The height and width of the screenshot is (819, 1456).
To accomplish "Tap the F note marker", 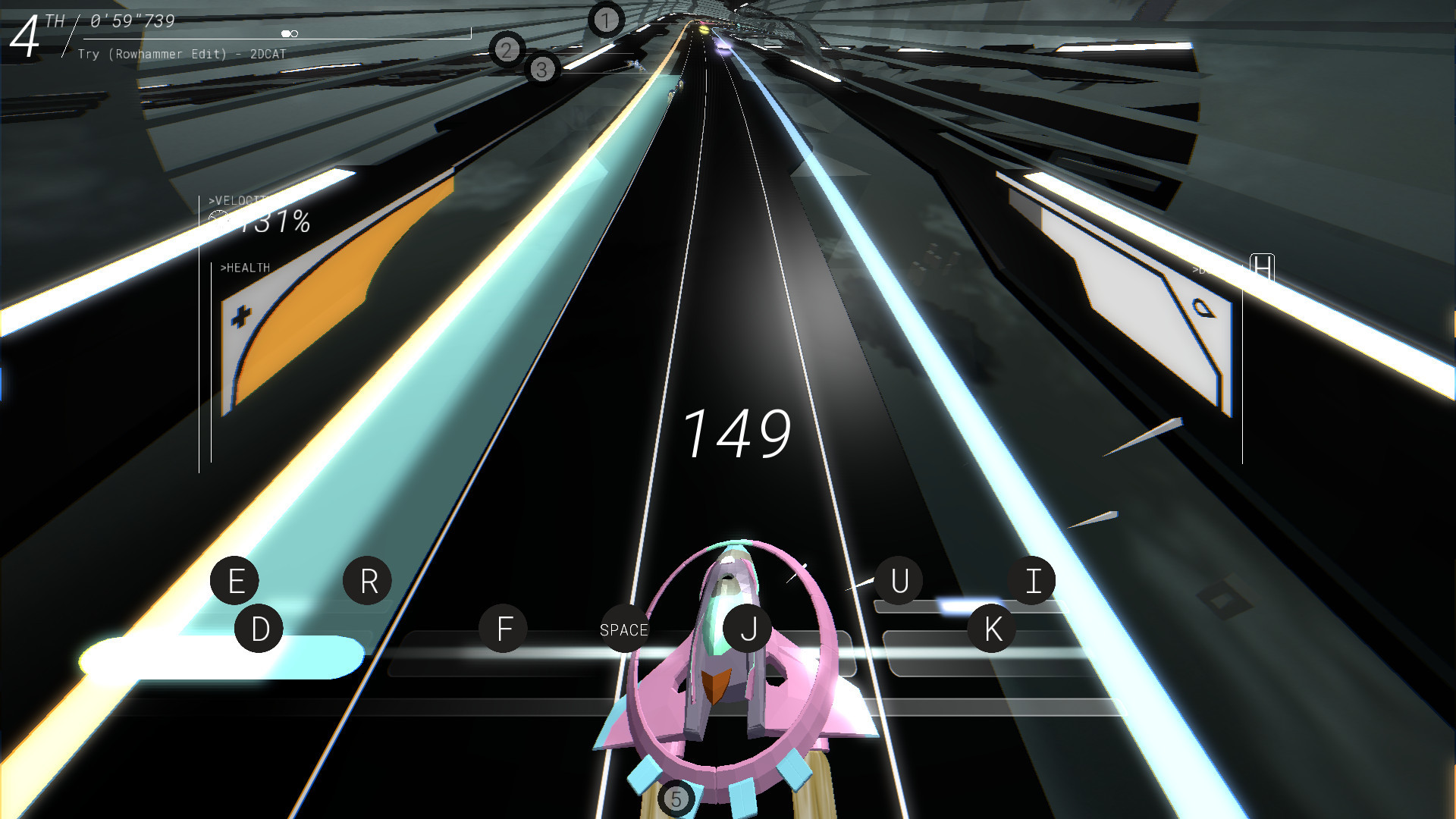I will pos(503,629).
